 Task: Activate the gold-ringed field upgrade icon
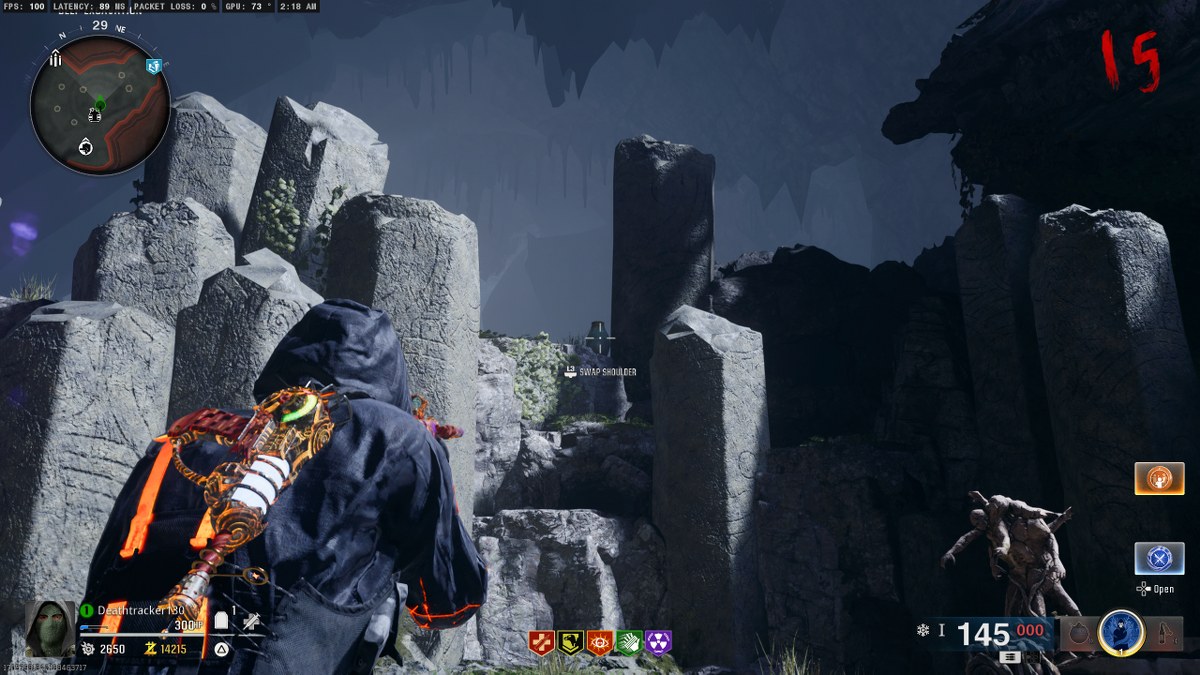(1121, 632)
